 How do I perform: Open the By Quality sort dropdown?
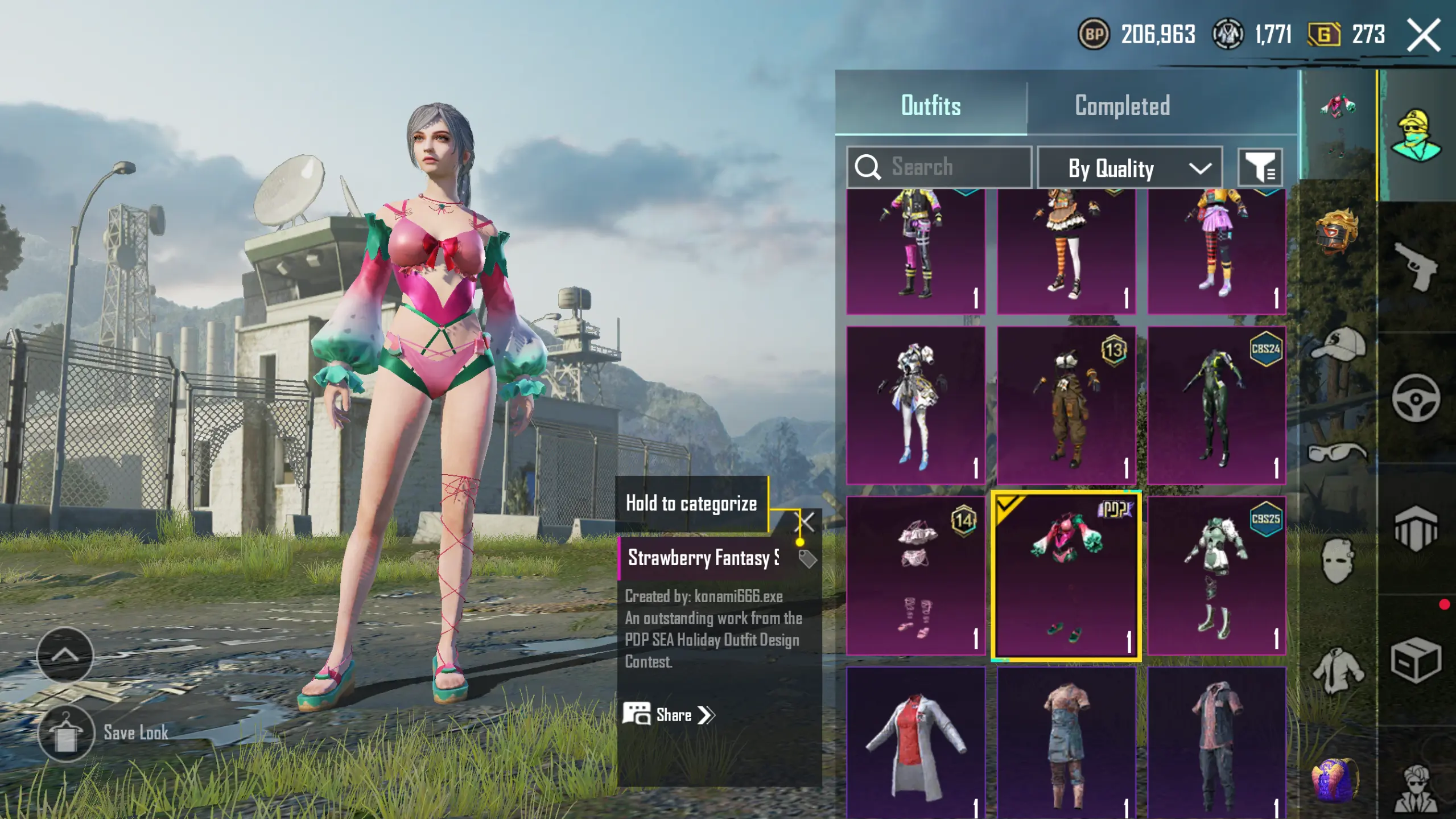tap(1129, 168)
